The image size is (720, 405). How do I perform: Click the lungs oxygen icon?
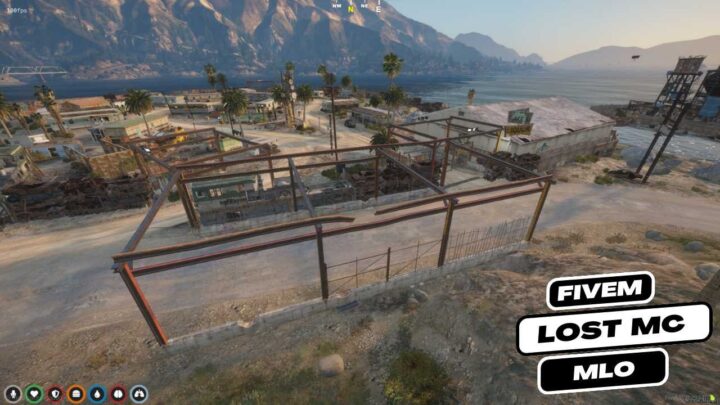click(139, 394)
